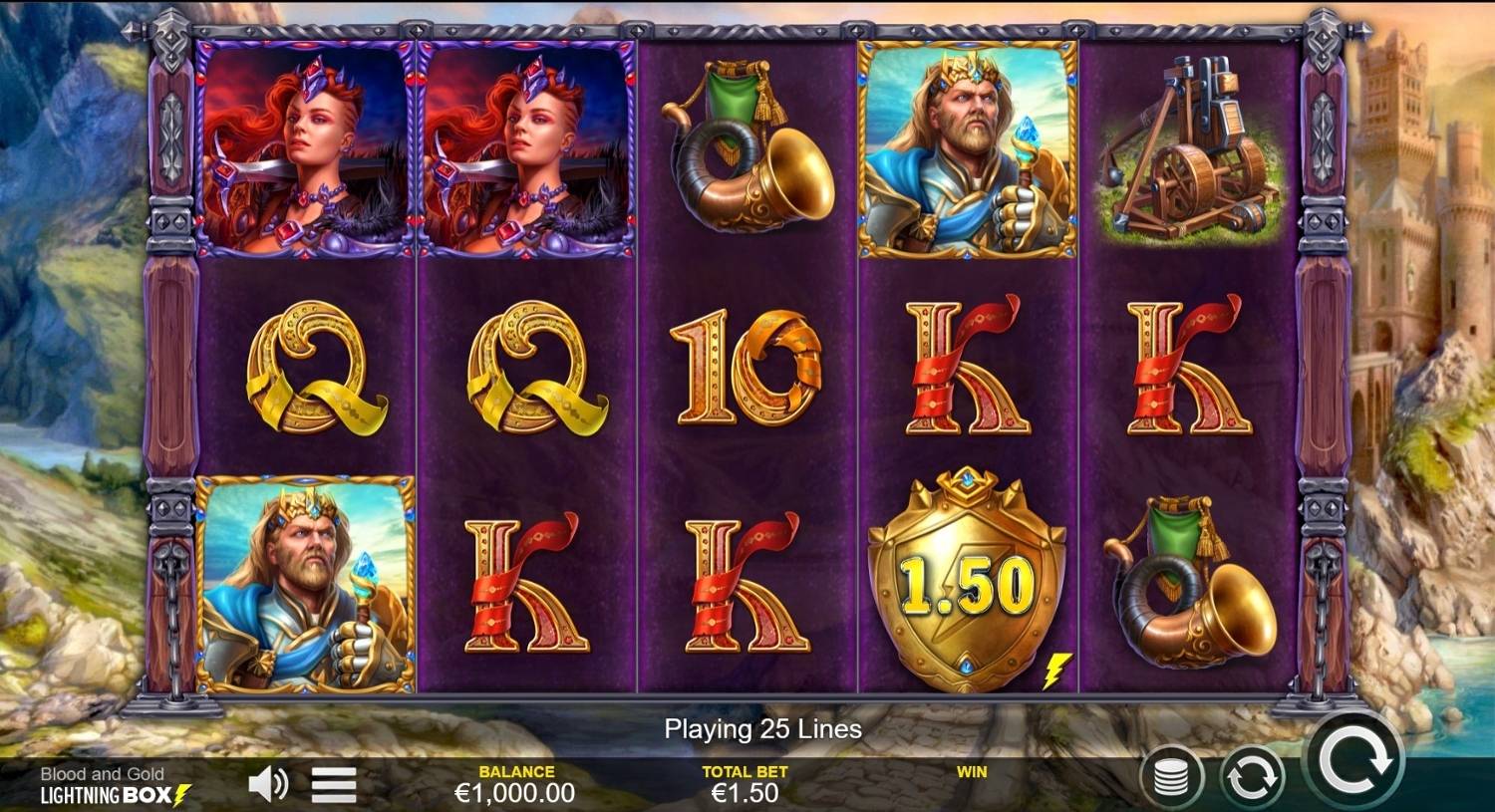
Task: Open the autoplay options
Action: click(x=1252, y=777)
